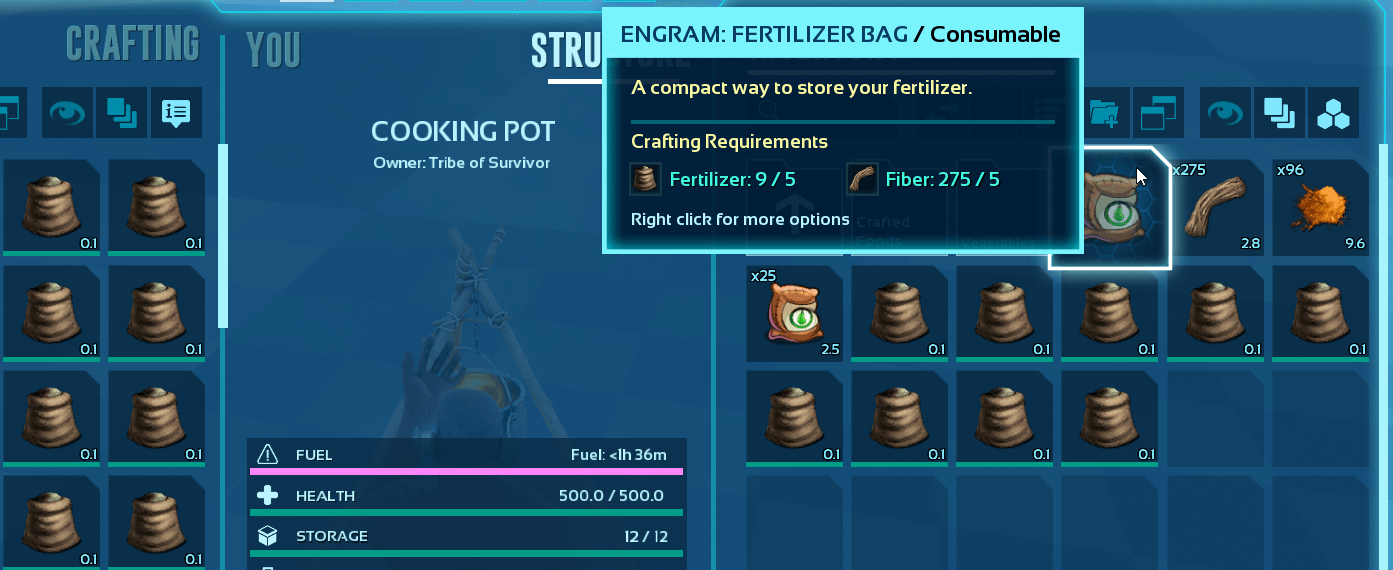Viewport: 1393px width, 570px height.
Task: Click the stacked squares icon beside the tooltip icon
Action: [x=122, y=113]
